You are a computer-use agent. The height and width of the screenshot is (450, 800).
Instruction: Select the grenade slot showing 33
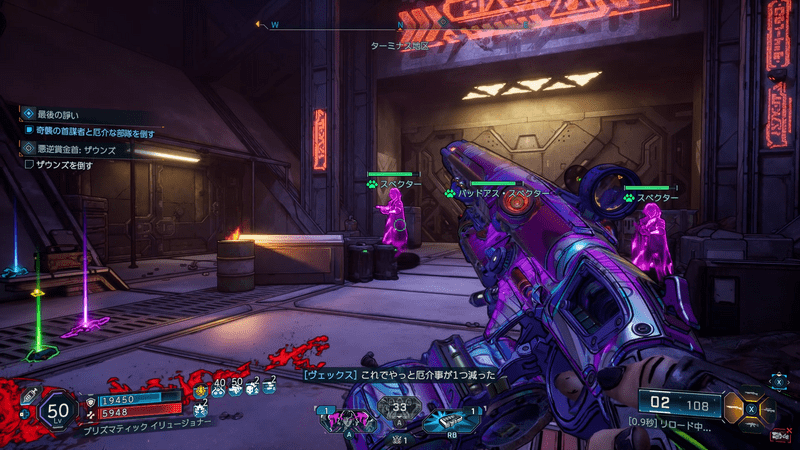point(397,409)
